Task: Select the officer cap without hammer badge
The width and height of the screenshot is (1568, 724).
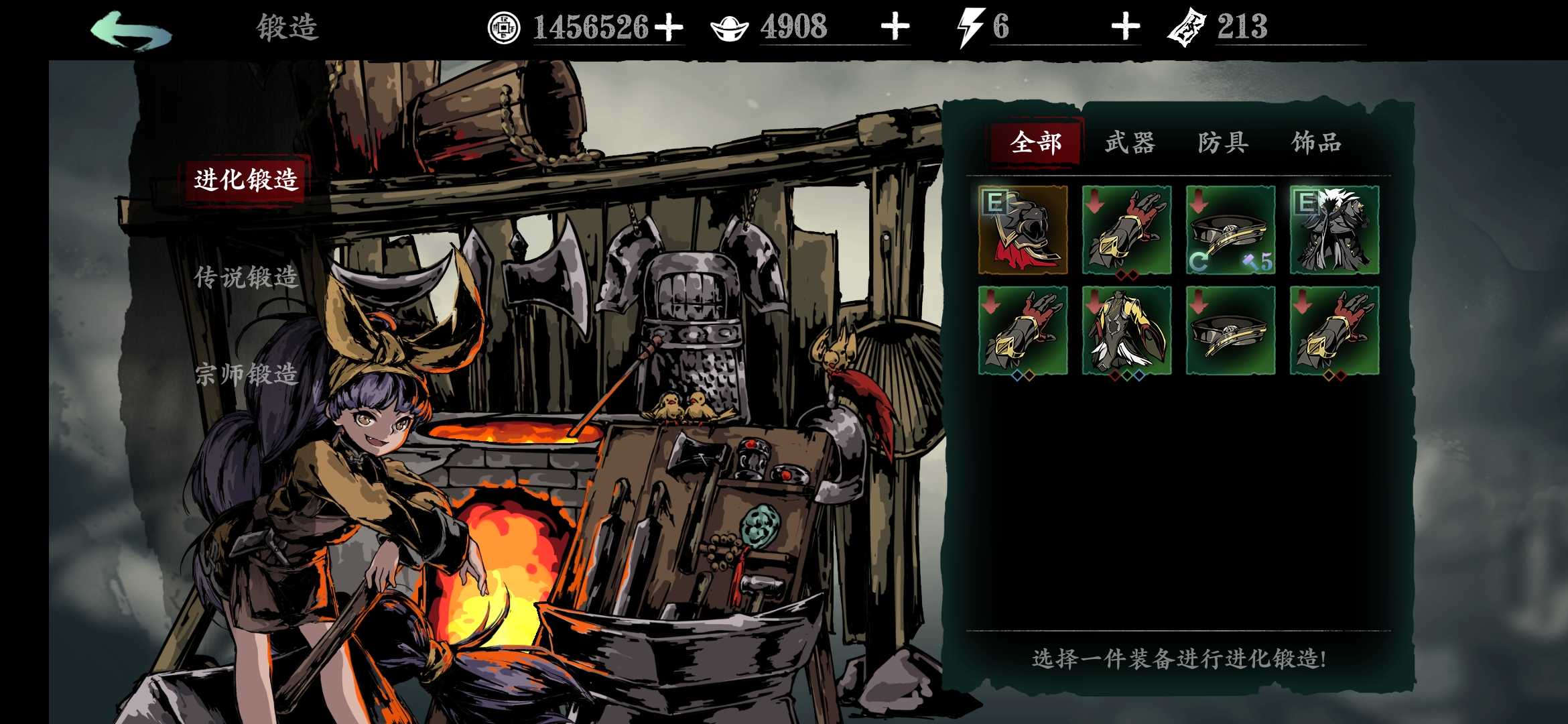Action: [x=1230, y=330]
